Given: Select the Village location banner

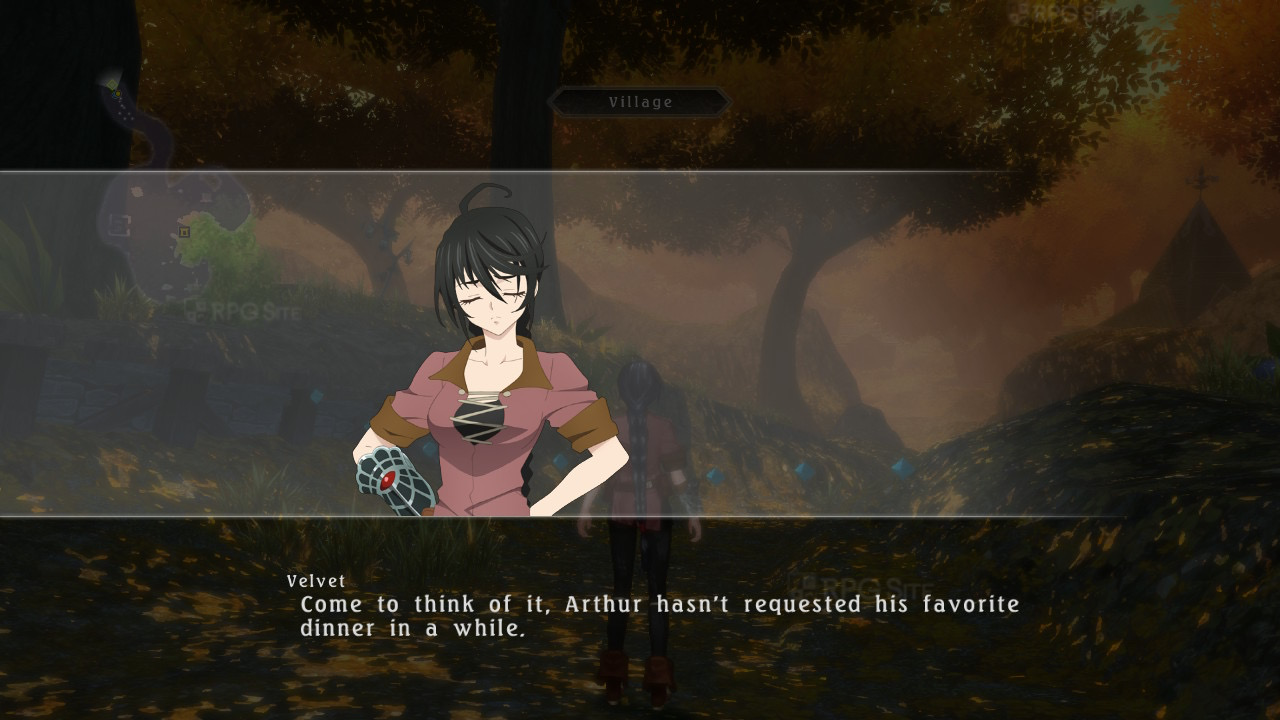Looking at the screenshot, I should [x=640, y=102].
